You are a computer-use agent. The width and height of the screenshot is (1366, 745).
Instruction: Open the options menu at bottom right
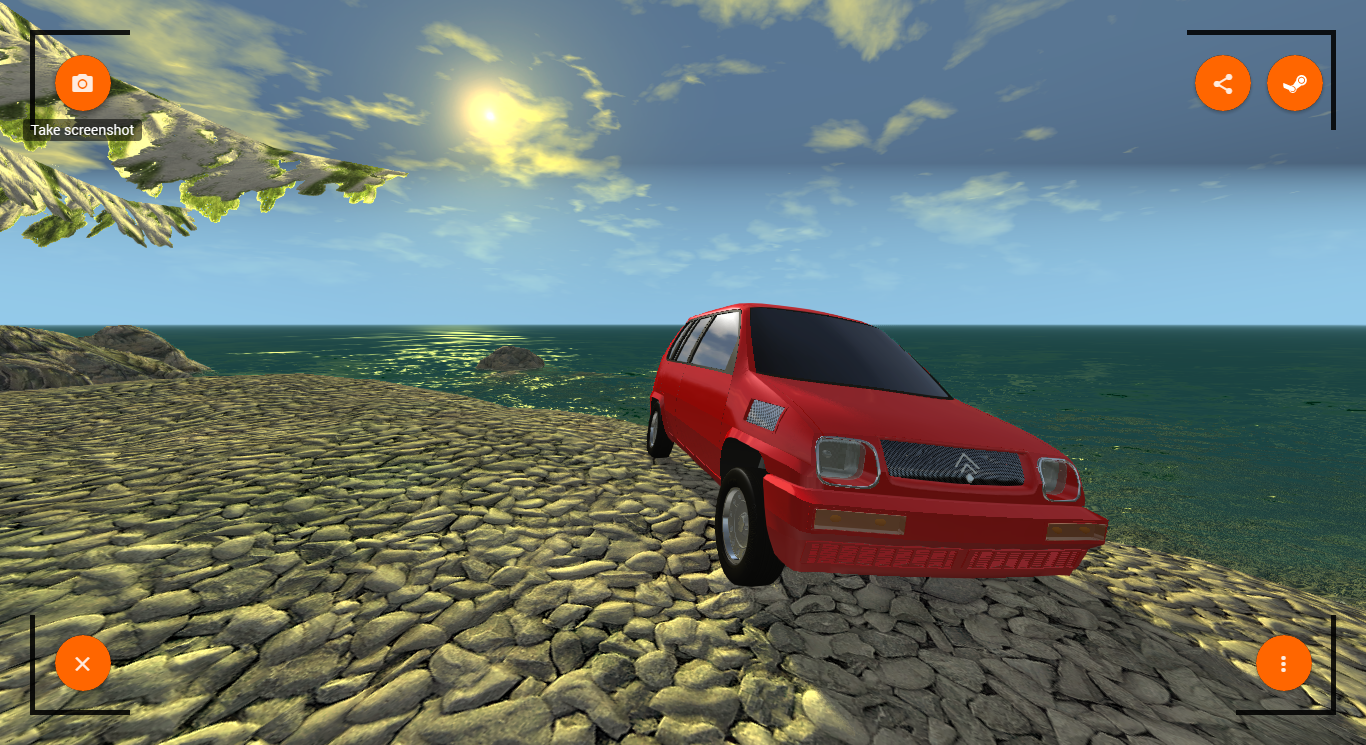1284,663
